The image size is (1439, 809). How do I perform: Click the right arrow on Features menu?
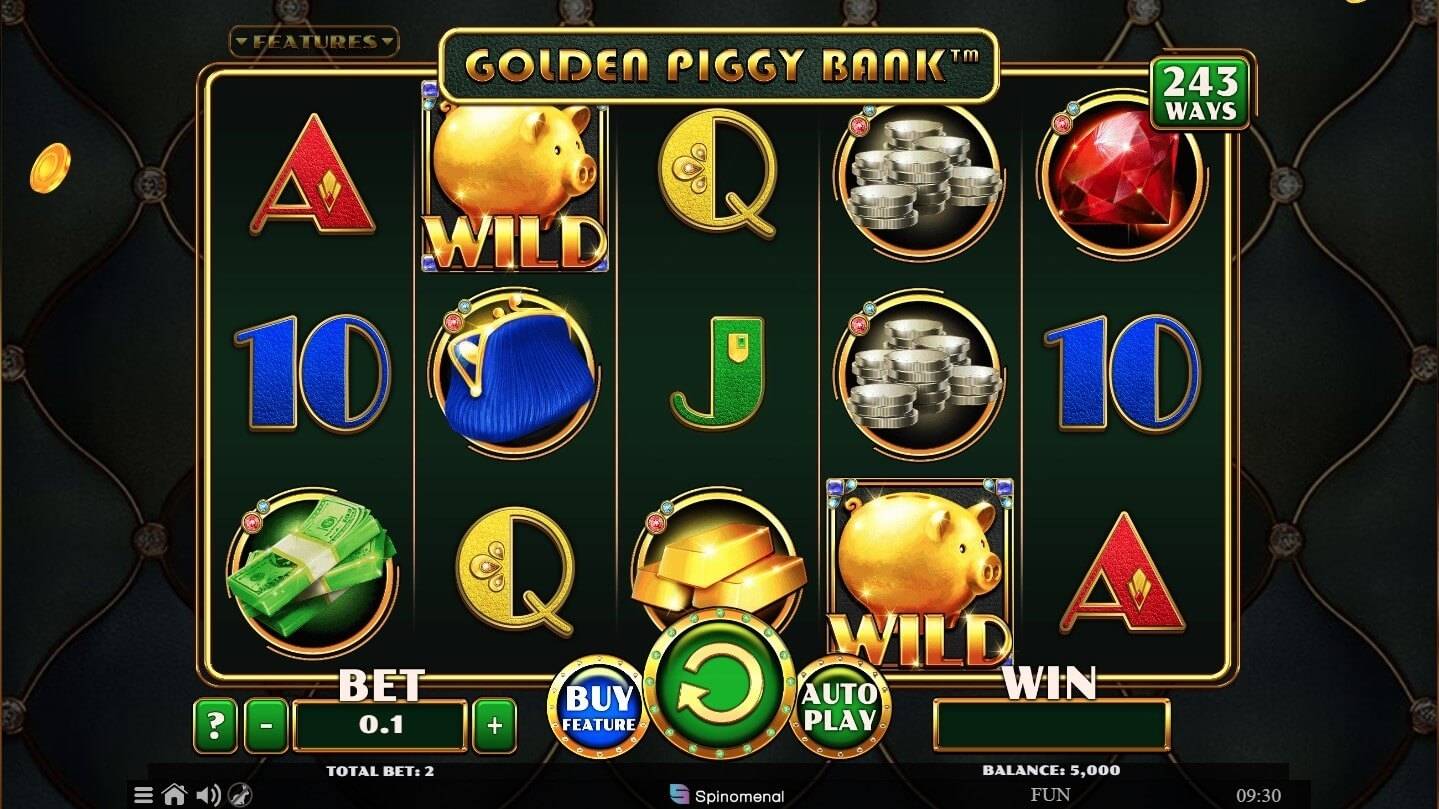(x=388, y=42)
